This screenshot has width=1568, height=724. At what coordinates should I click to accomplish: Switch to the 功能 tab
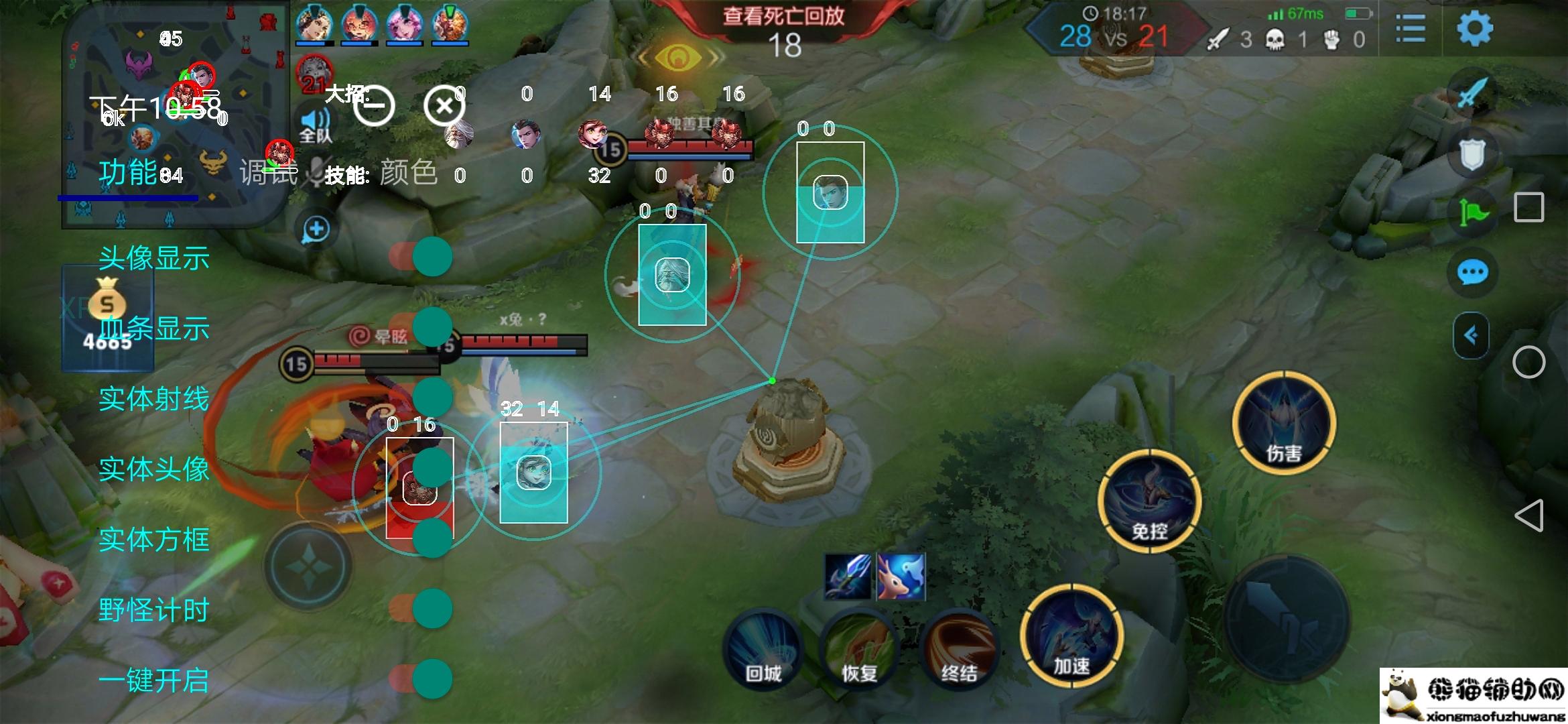[x=127, y=173]
